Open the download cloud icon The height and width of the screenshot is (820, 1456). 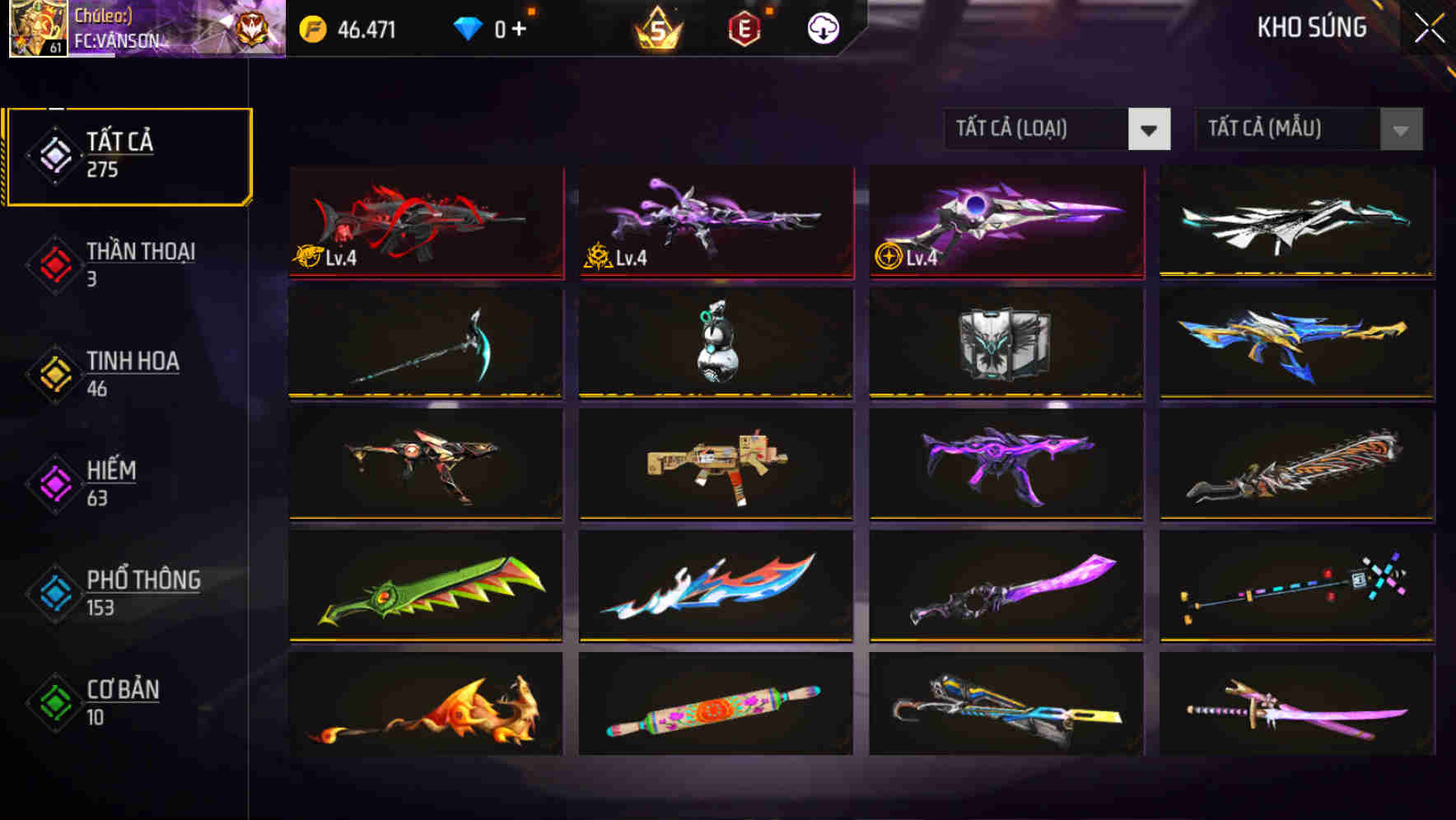(x=822, y=29)
